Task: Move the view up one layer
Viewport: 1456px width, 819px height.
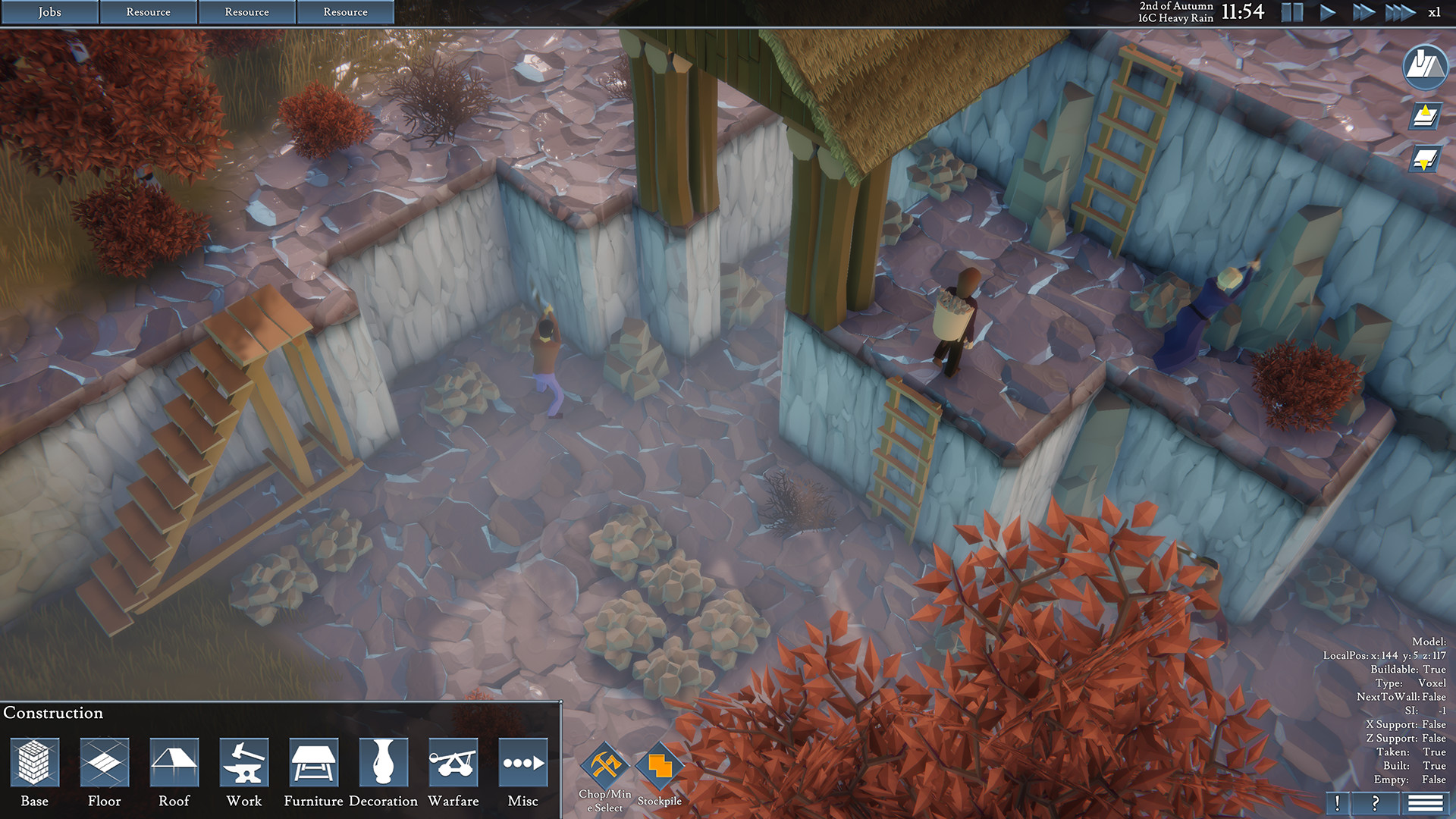Action: coord(1426,115)
